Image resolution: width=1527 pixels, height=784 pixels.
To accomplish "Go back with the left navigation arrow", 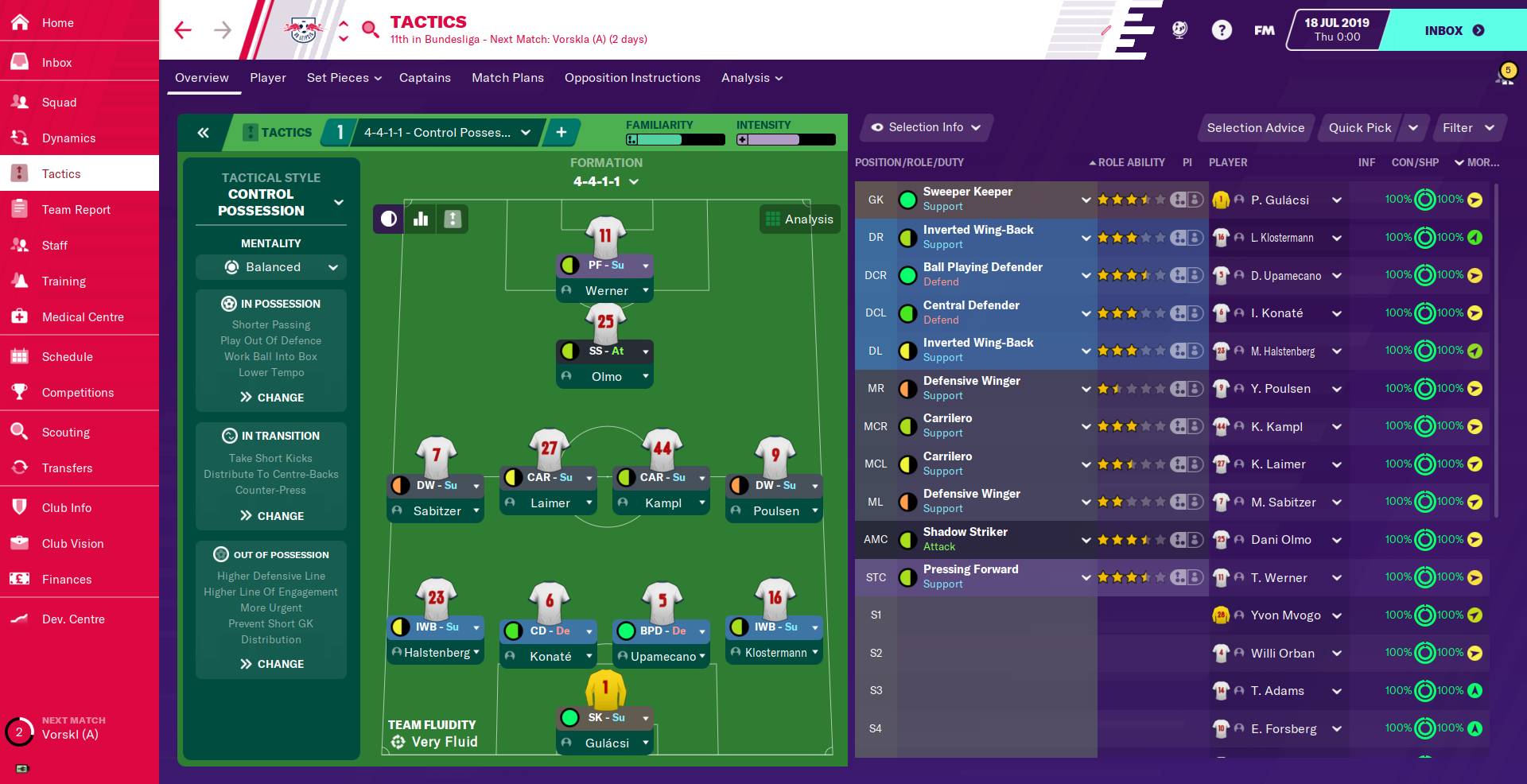I will [x=183, y=30].
